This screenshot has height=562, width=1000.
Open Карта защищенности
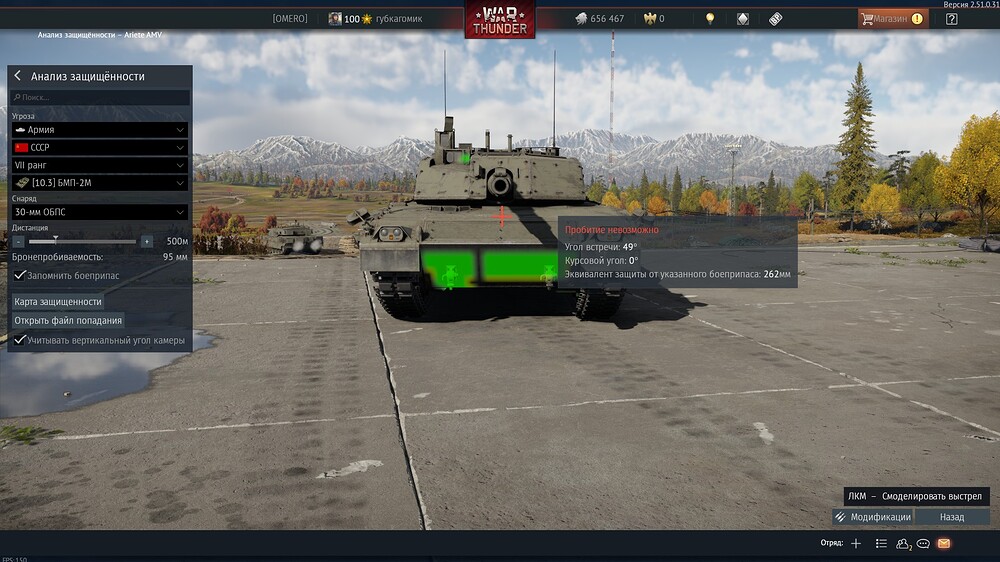coord(58,301)
